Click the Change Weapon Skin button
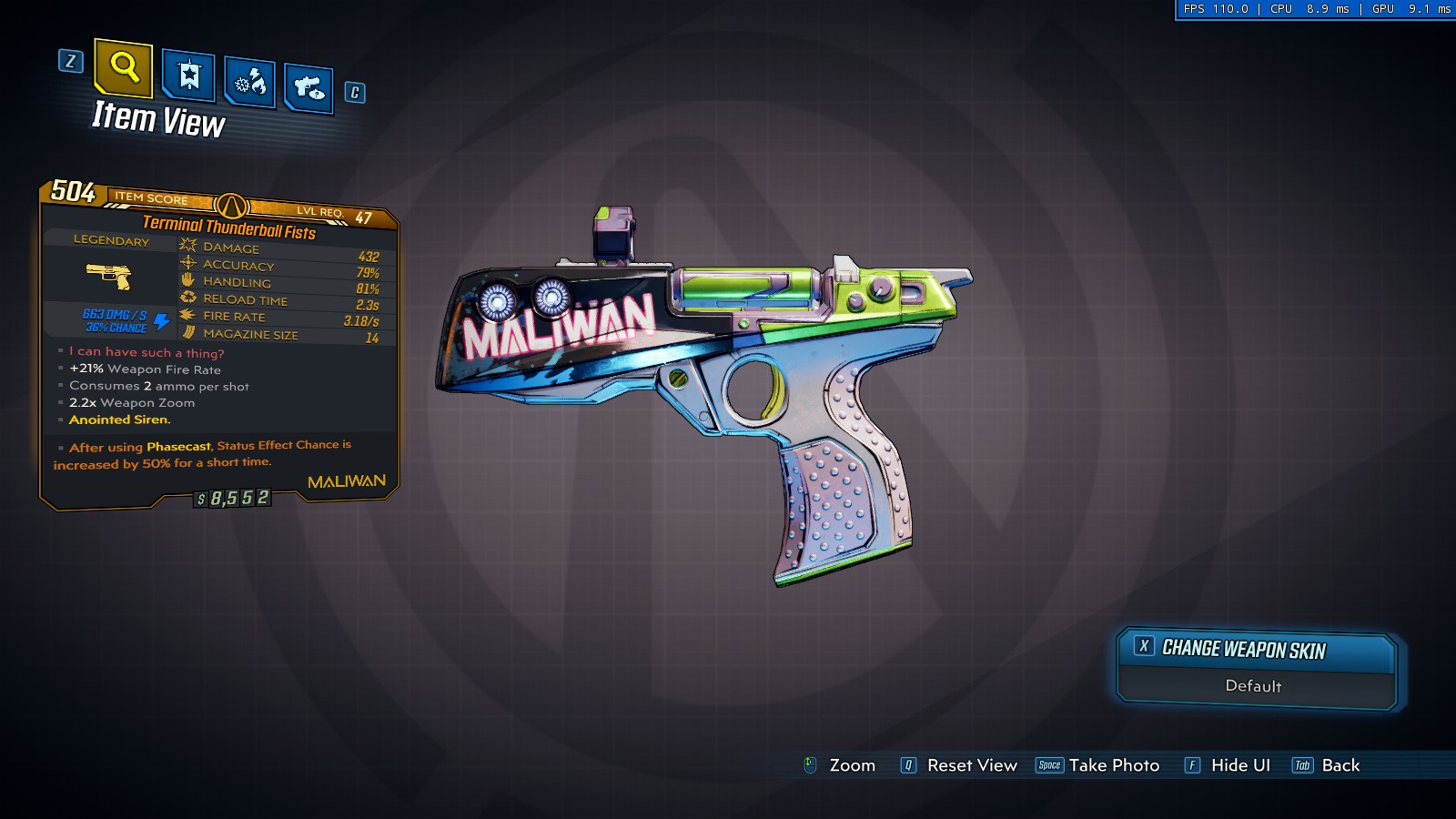 point(1256,649)
